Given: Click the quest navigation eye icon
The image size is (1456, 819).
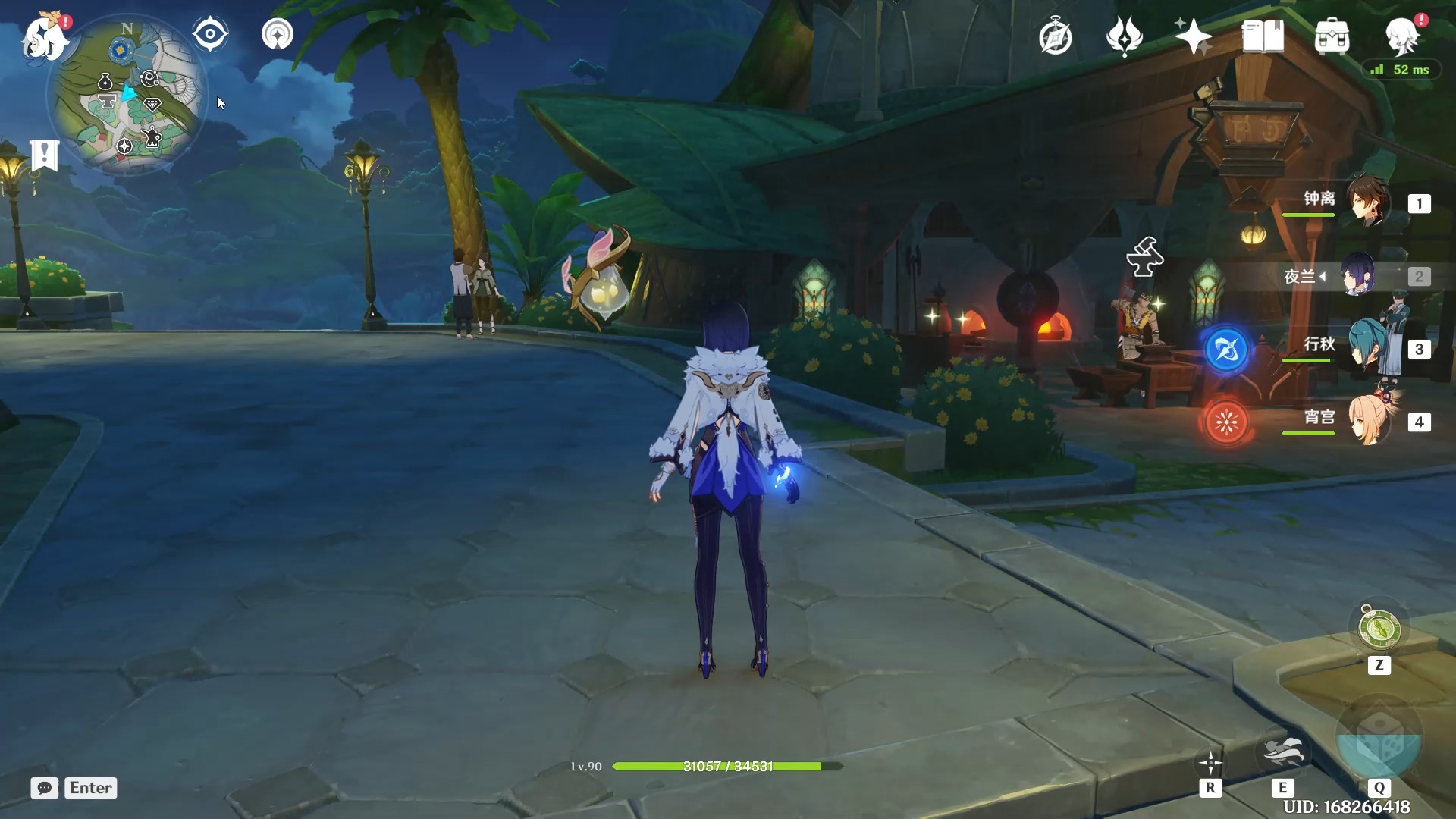Looking at the screenshot, I should [210, 34].
